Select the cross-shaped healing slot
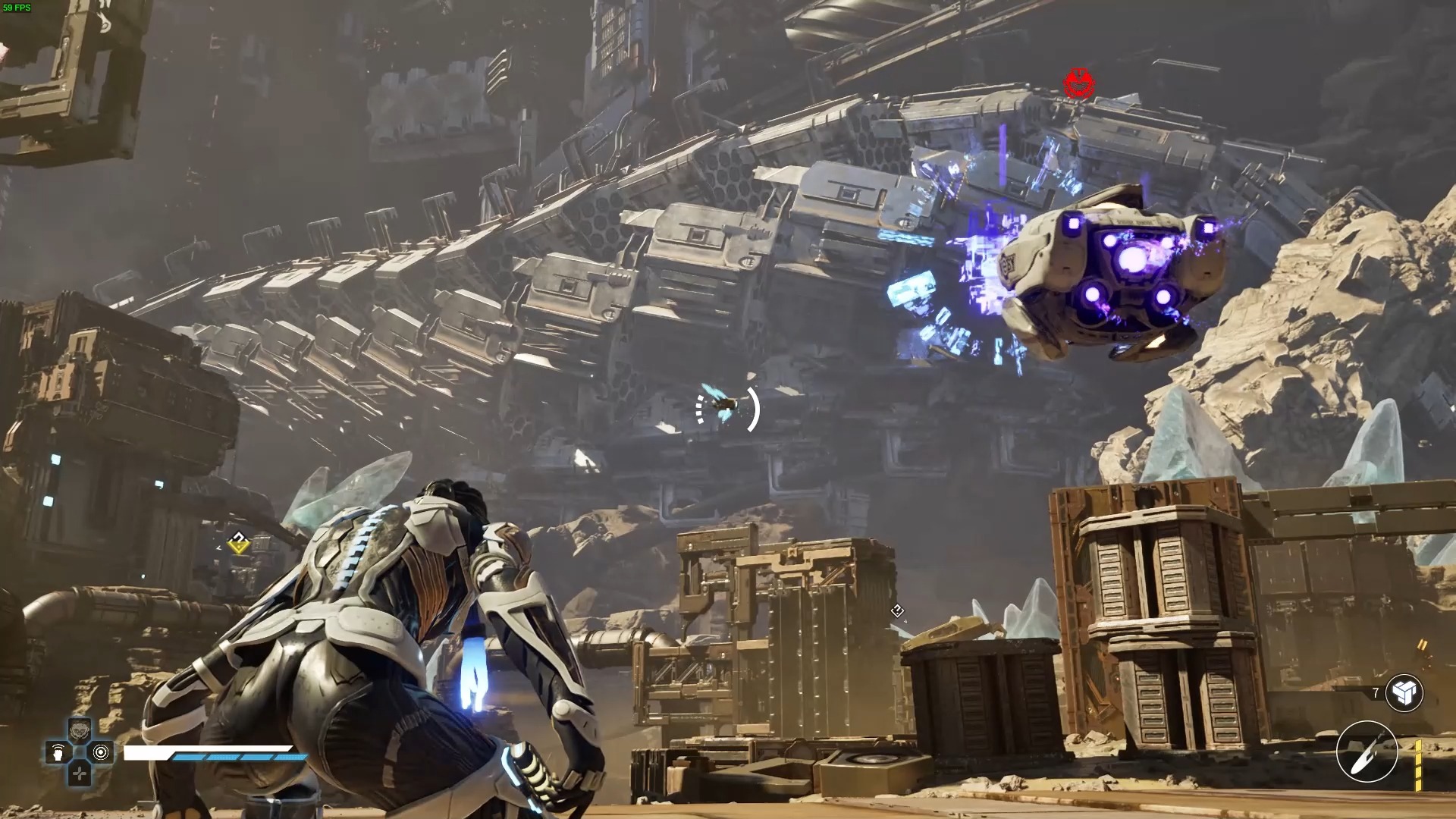The width and height of the screenshot is (1456, 819). coord(80,773)
